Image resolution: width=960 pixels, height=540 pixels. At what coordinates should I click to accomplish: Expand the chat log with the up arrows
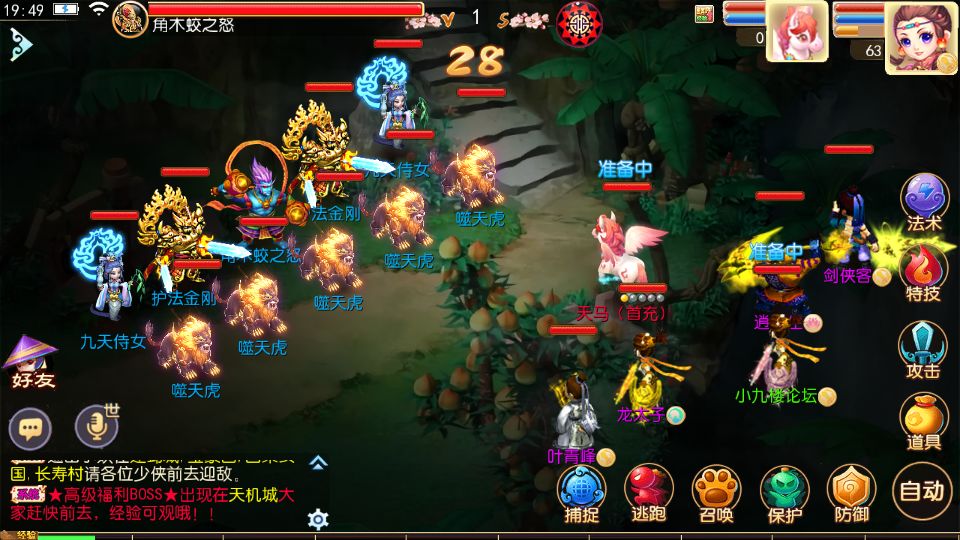318,463
